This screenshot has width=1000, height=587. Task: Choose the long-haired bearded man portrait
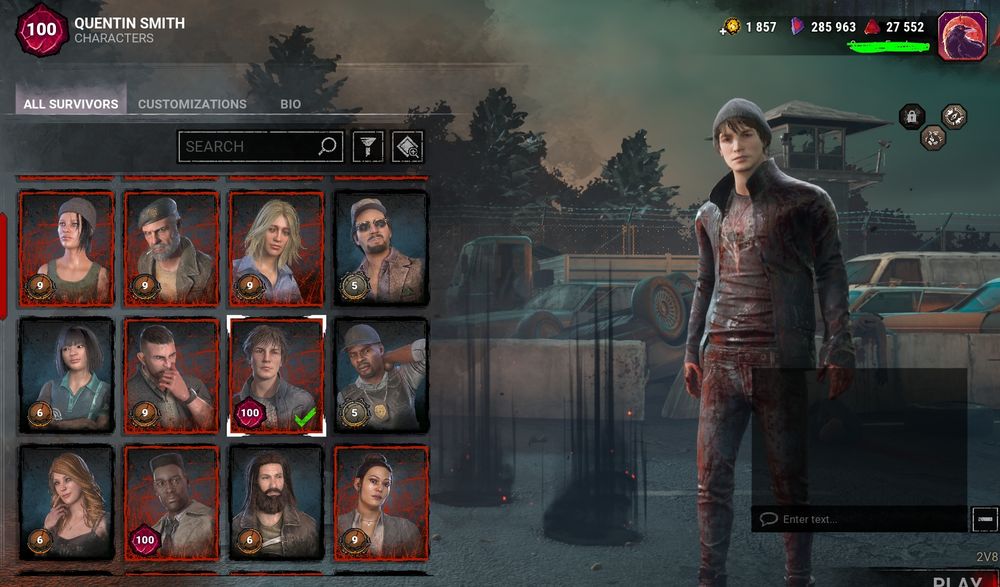coord(276,502)
